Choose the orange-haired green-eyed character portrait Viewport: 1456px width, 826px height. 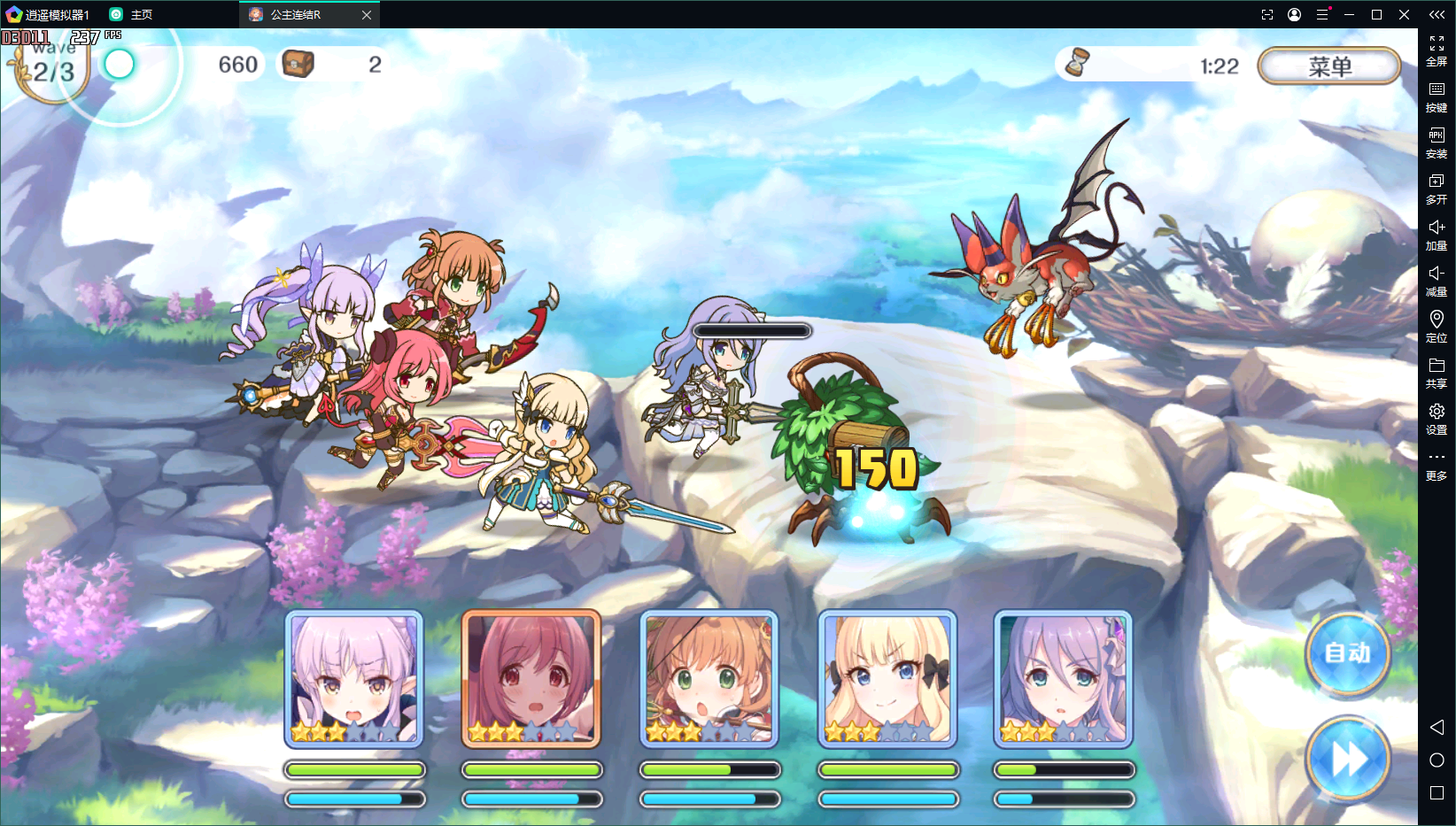[x=709, y=679]
